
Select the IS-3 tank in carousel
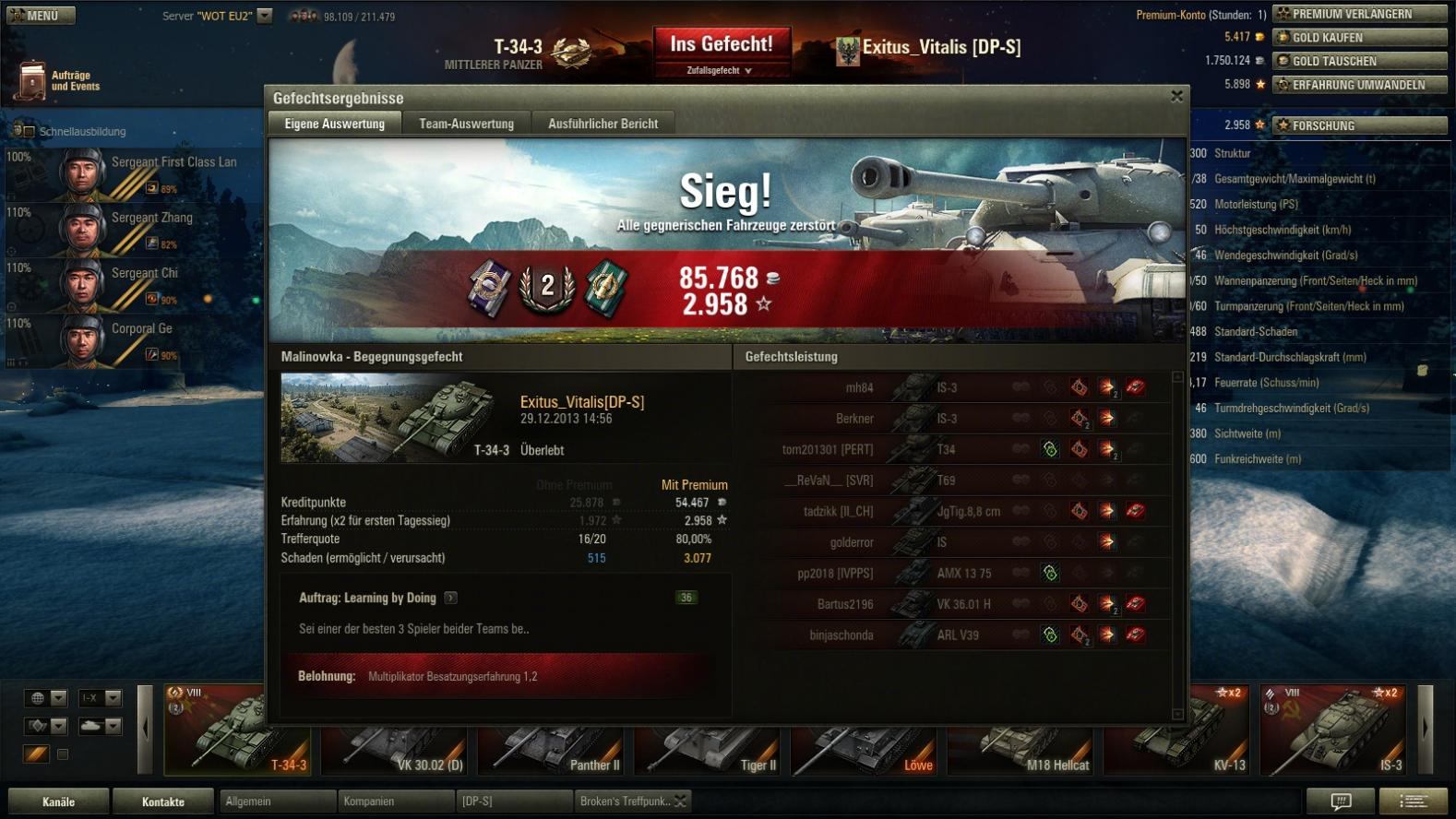pos(1334,730)
